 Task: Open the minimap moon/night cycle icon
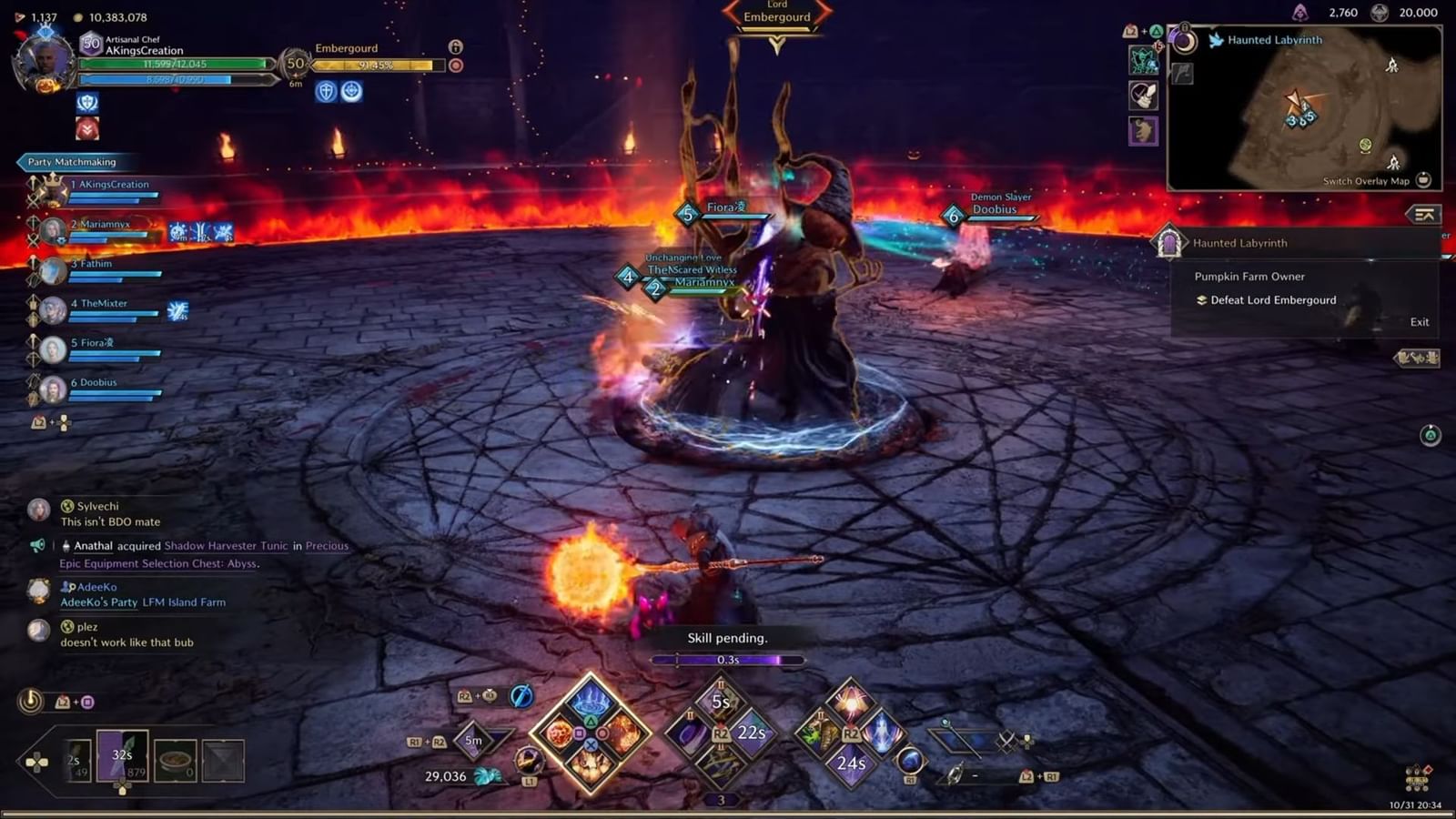pos(1183,40)
